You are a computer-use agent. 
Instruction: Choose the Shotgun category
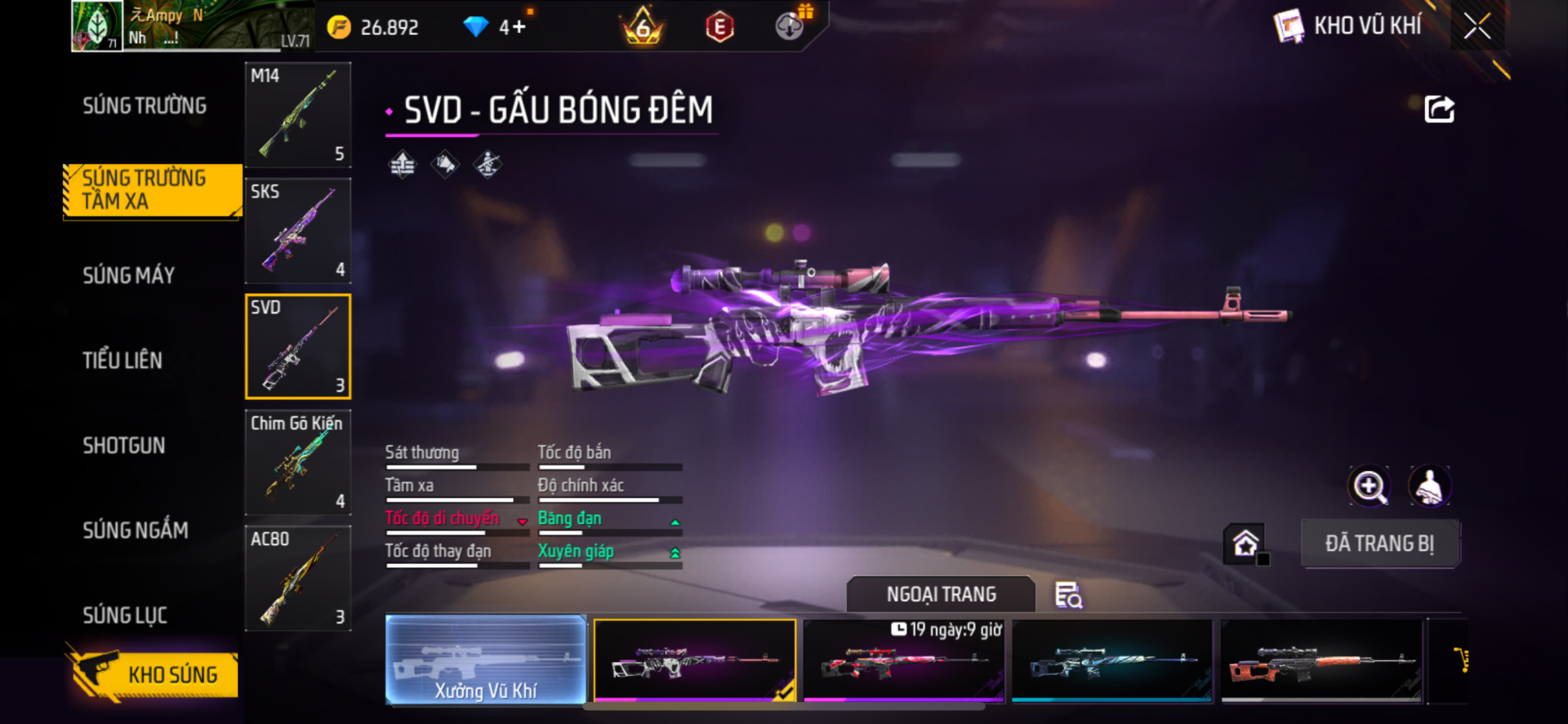click(124, 446)
